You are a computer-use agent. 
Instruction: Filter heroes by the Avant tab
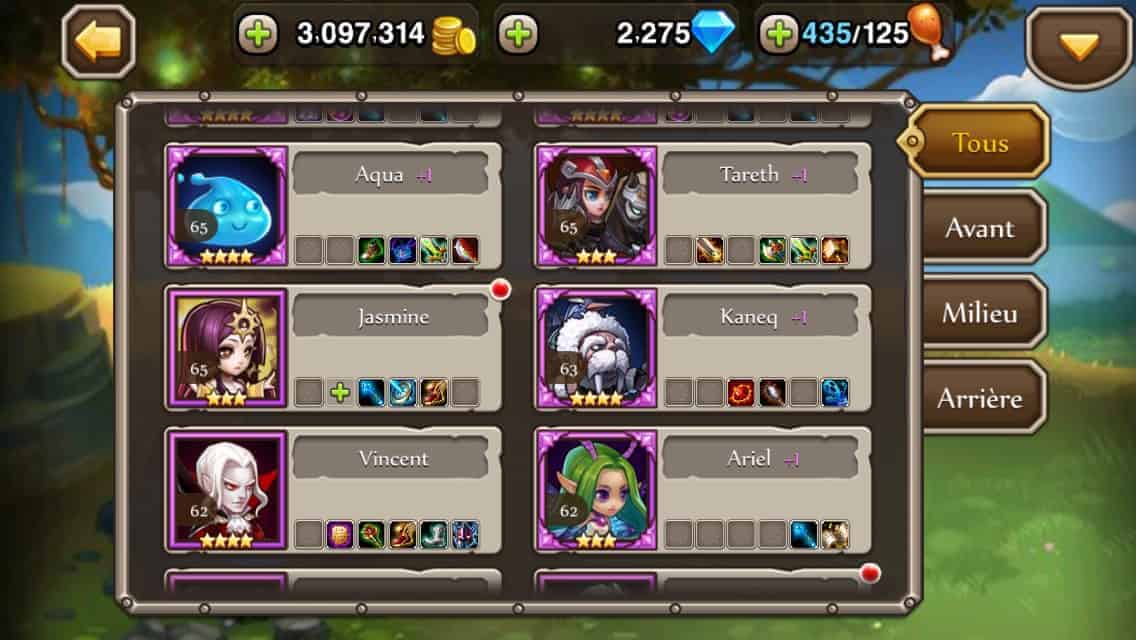tap(980, 228)
